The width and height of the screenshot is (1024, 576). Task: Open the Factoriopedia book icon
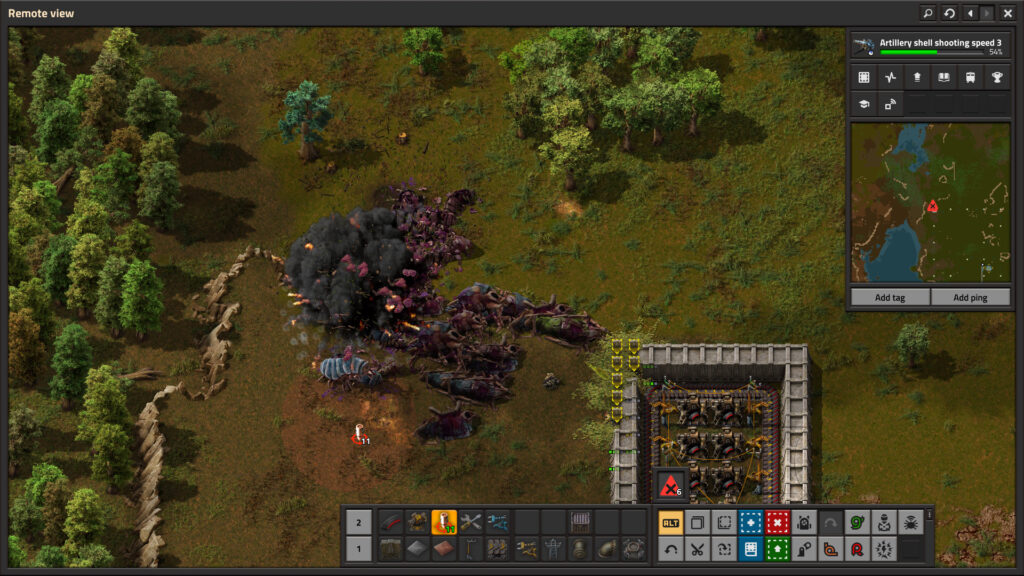click(x=943, y=77)
